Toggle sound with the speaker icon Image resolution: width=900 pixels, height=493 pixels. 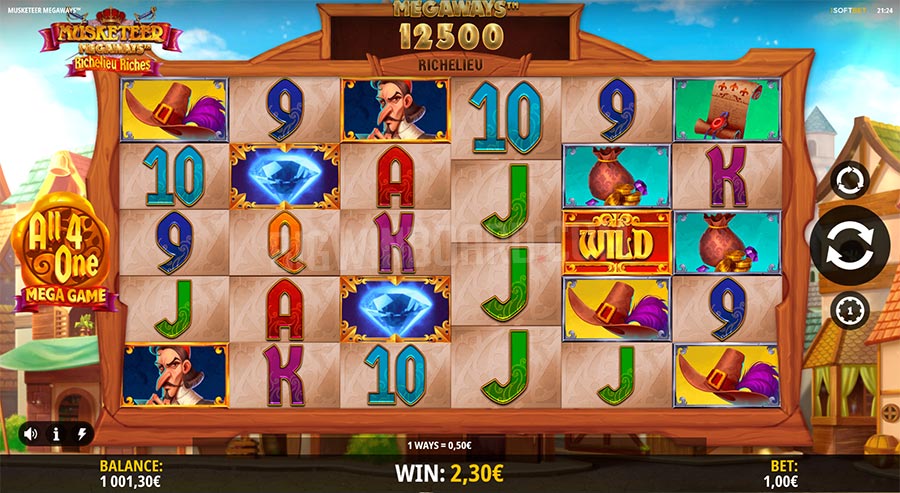pos(30,434)
